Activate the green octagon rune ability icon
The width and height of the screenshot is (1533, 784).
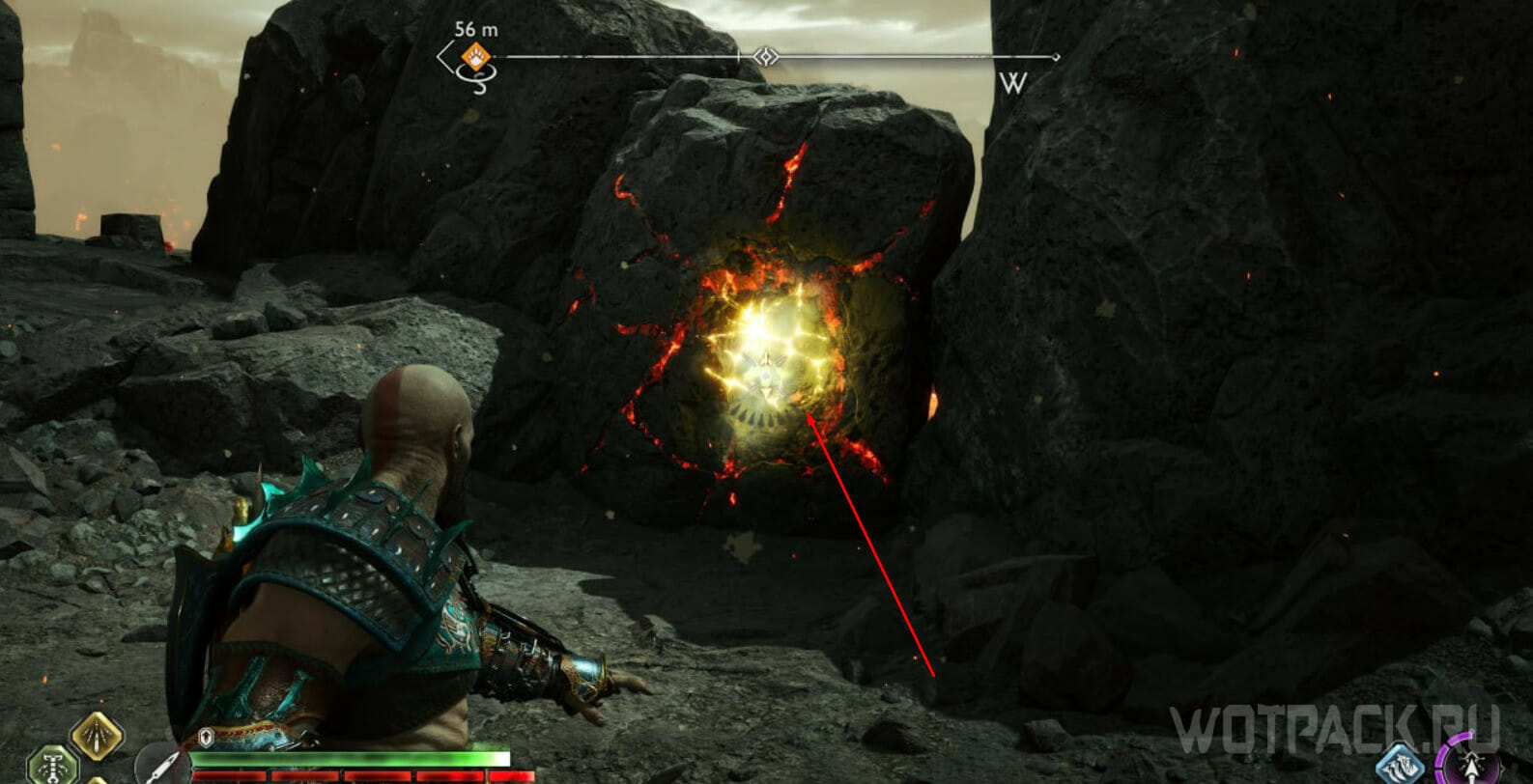click(x=52, y=765)
